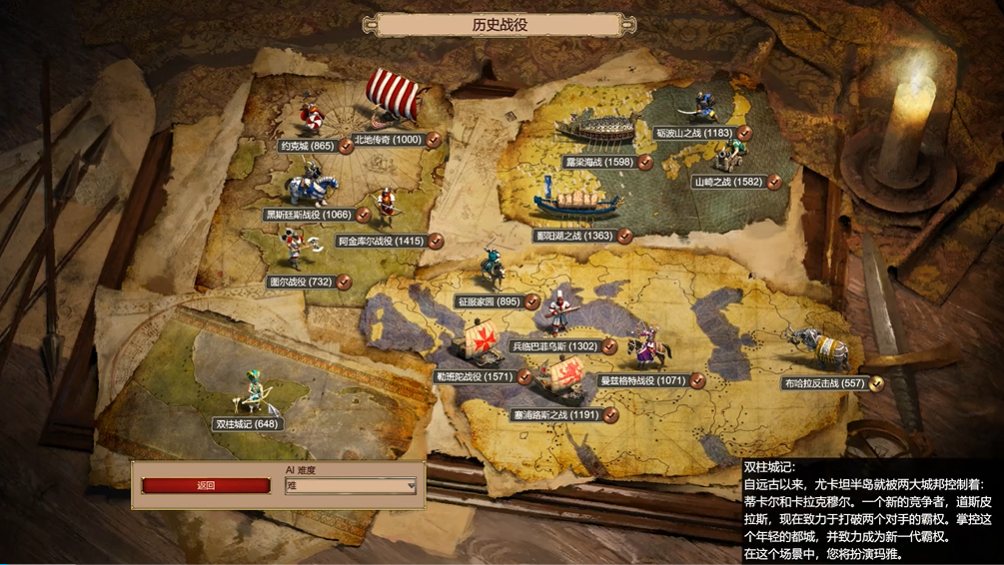Pick the 砺波山之战 (1183) battle
Screen dimensions: 1004x565
pyautogui.click(x=708, y=132)
